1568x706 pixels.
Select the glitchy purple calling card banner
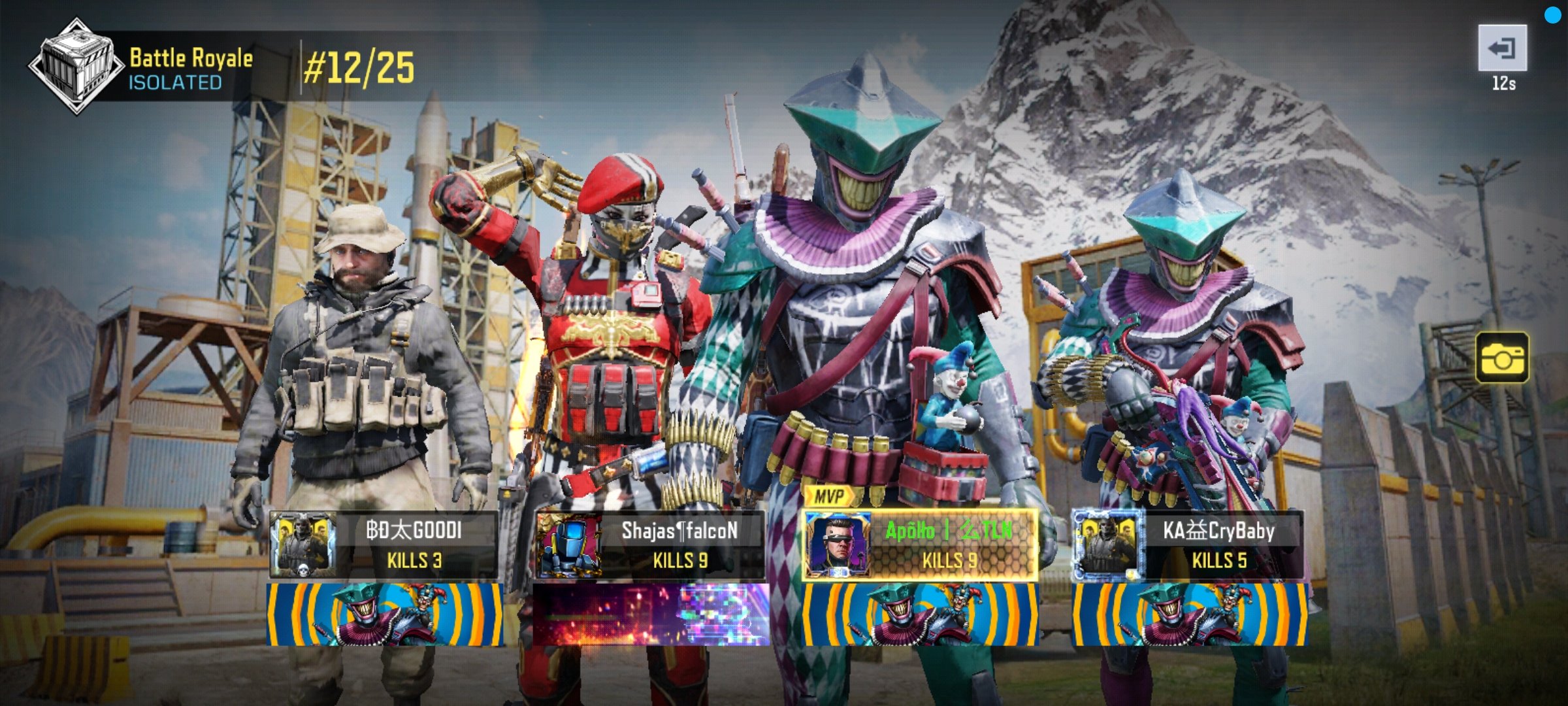tap(651, 614)
